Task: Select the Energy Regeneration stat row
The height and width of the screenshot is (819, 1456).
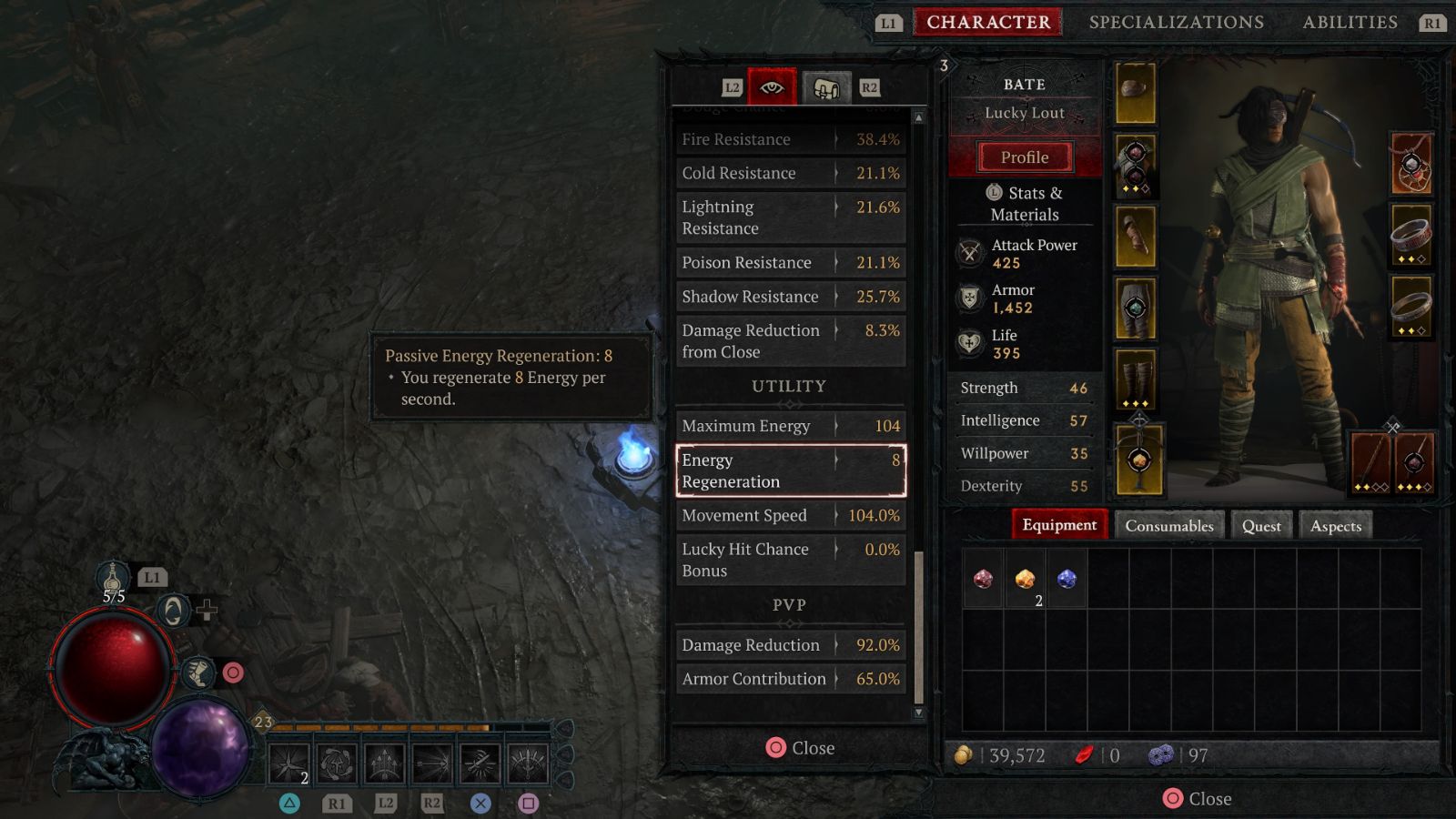Action: (791, 470)
